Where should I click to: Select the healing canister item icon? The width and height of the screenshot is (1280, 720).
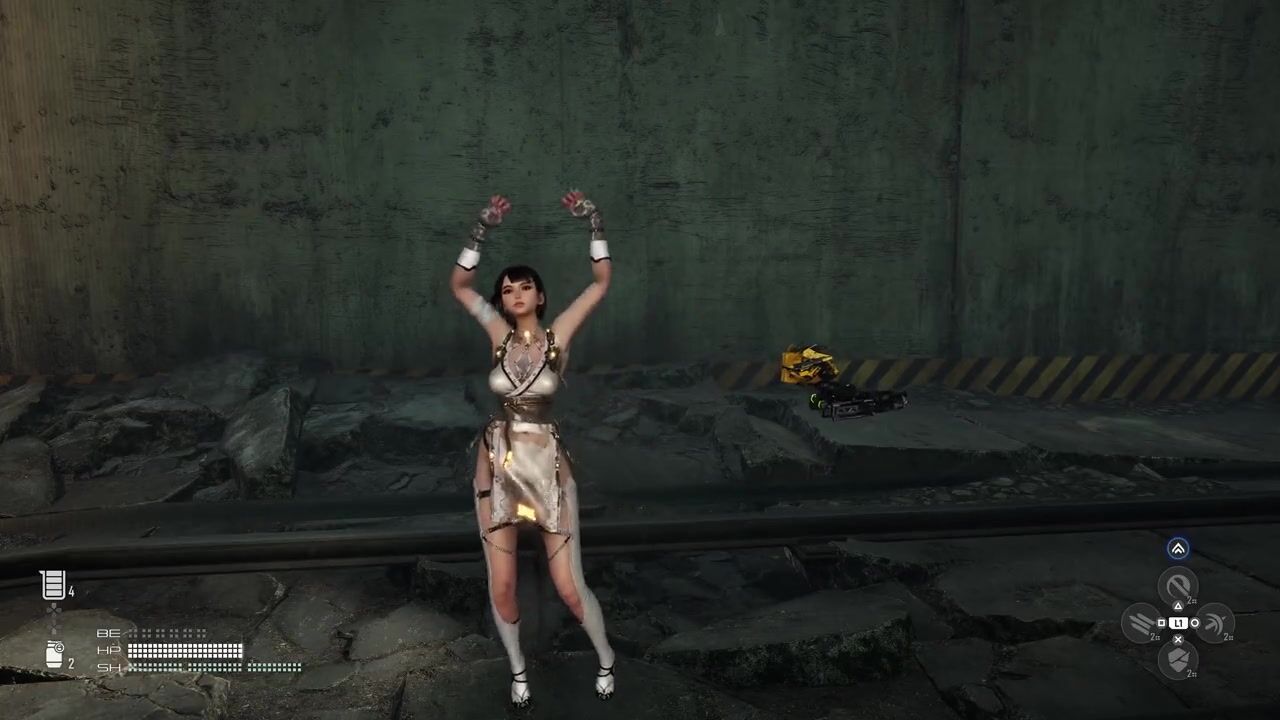click(53, 585)
